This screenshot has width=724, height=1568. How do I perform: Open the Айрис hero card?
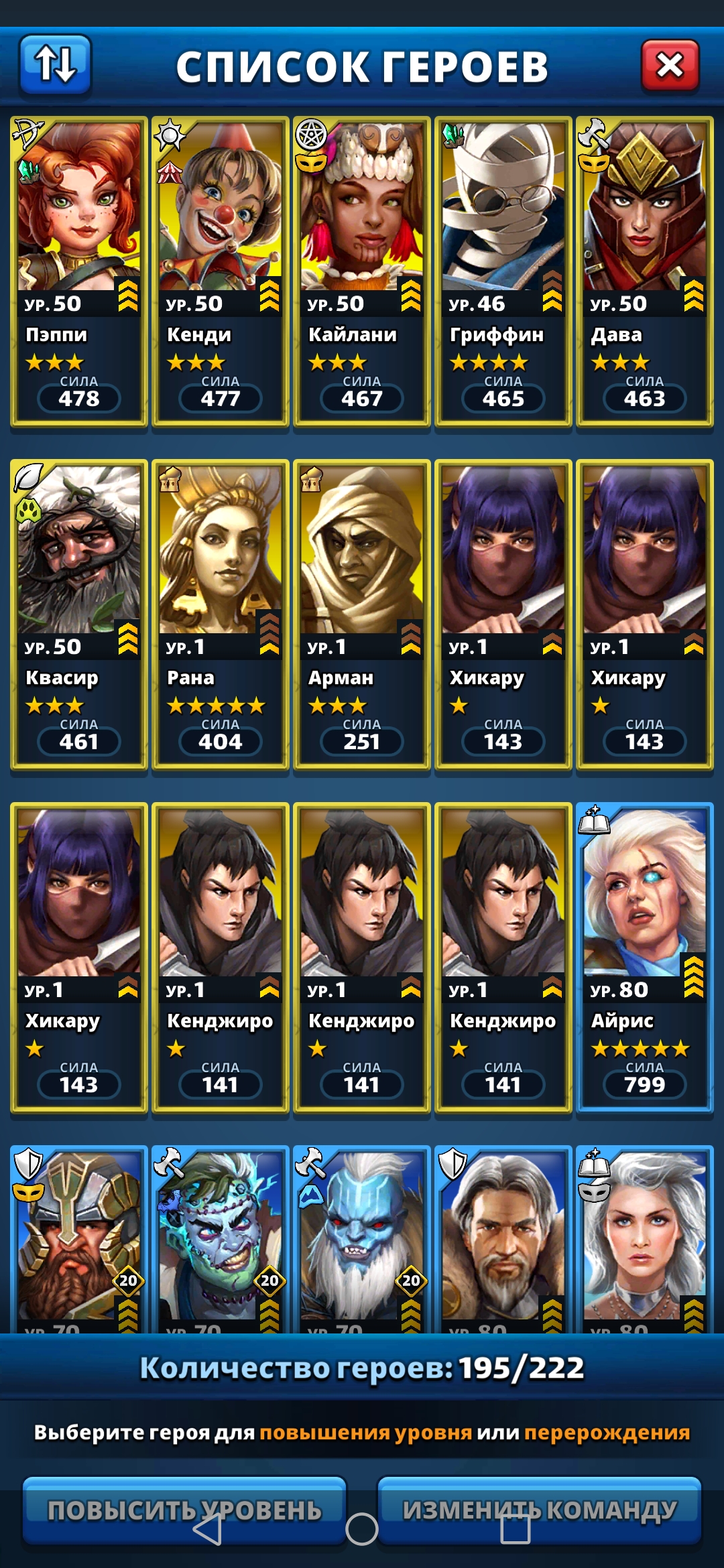pyautogui.click(x=644, y=958)
